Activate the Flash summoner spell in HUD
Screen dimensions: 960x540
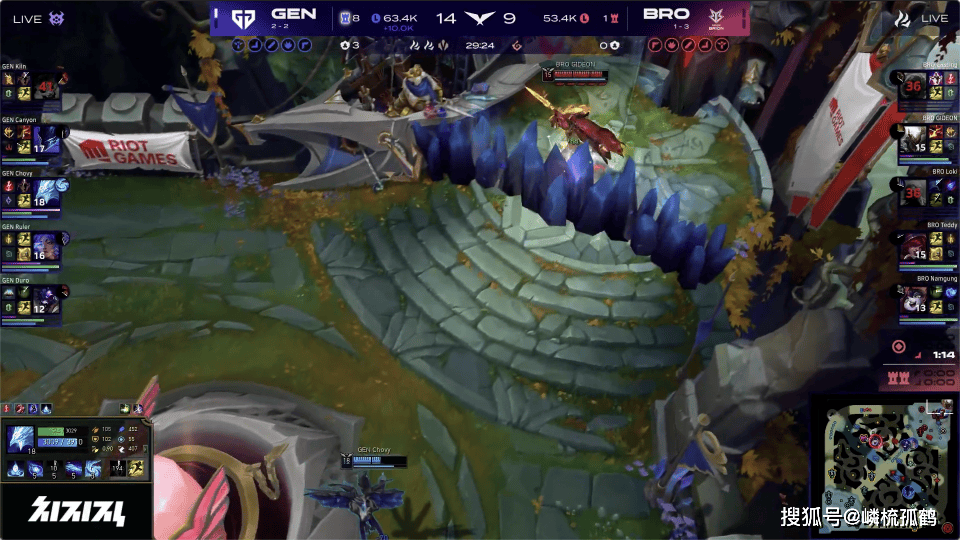coord(136,468)
